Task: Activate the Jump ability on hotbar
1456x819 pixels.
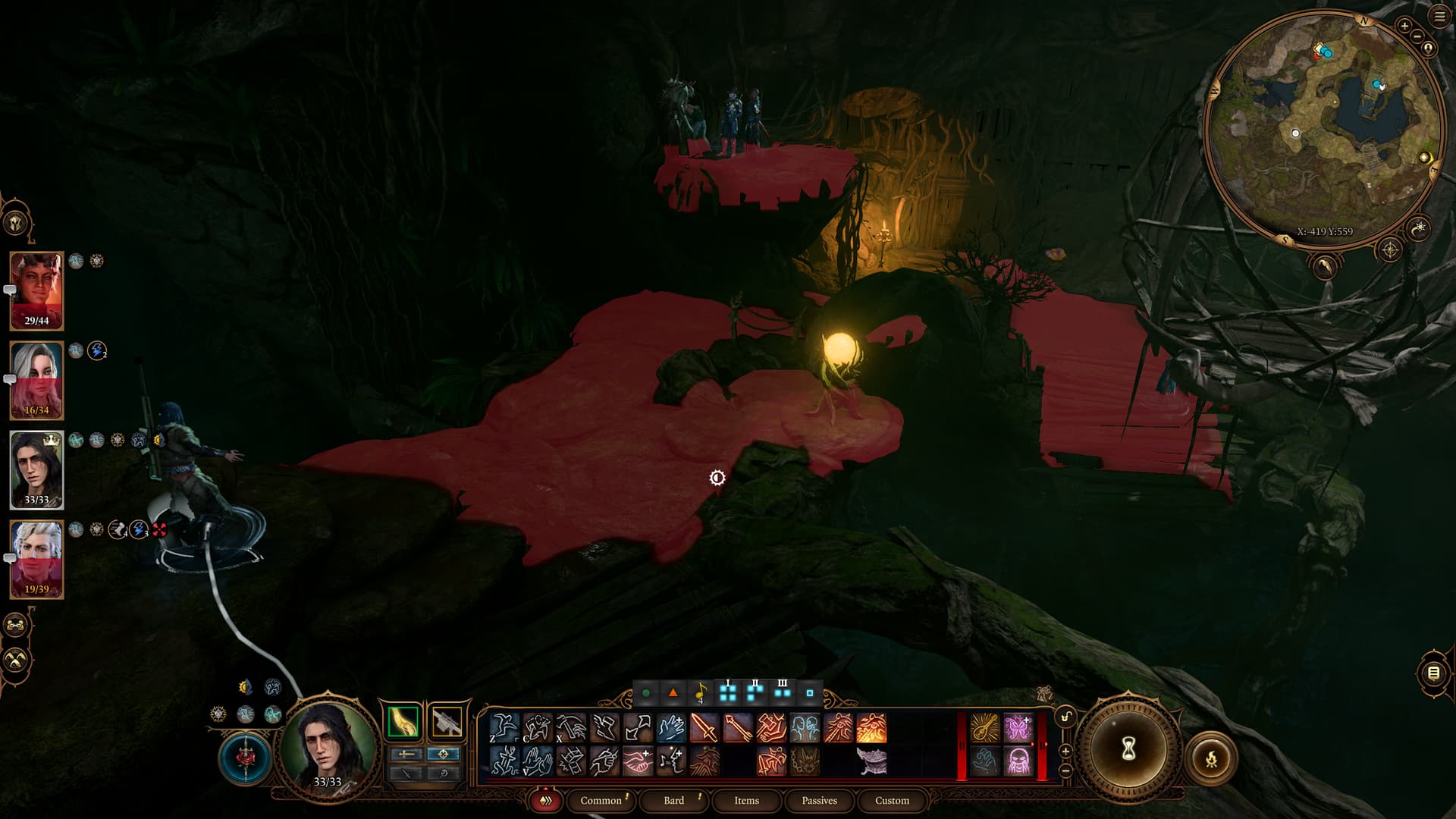Action: point(504,728)
